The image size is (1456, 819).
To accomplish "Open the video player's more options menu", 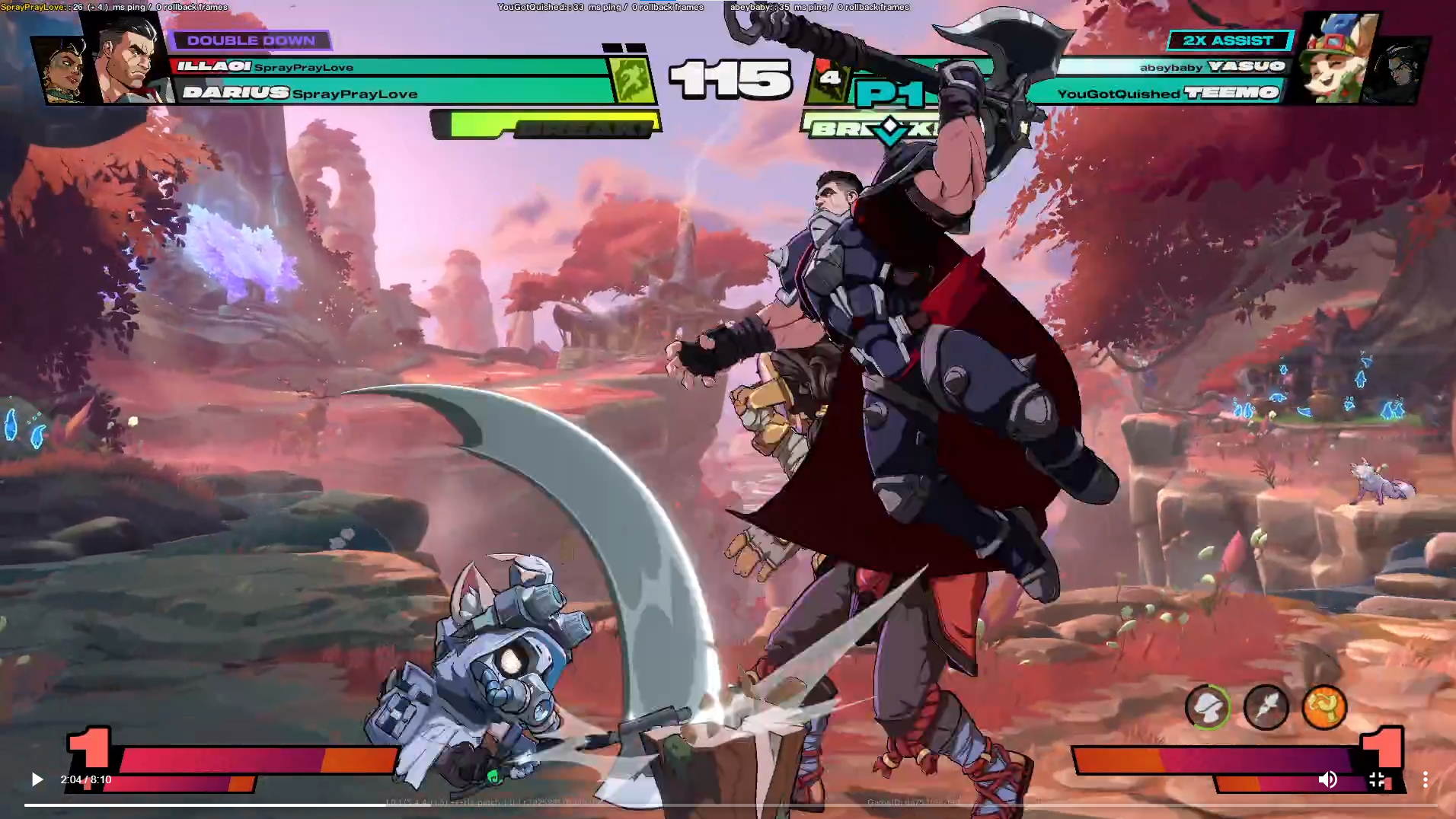I will tap(1425, 779).
